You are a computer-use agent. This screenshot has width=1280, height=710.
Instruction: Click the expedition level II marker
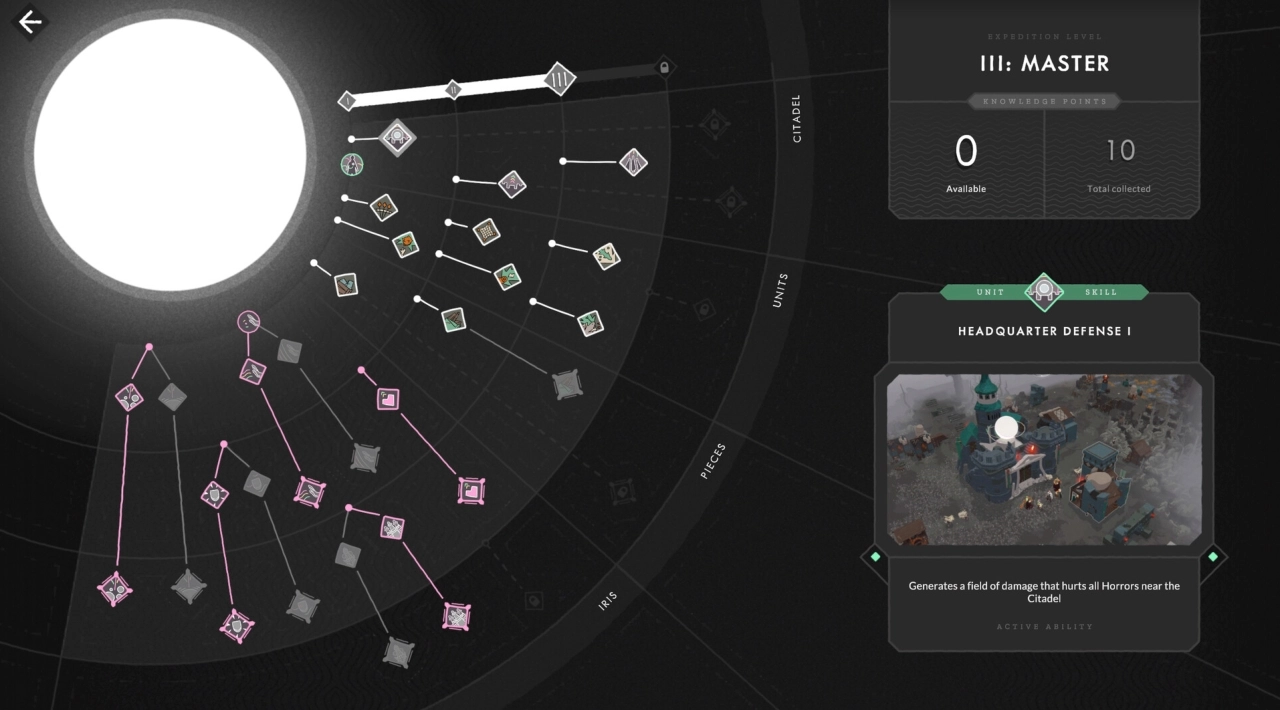tap(452, 90)
